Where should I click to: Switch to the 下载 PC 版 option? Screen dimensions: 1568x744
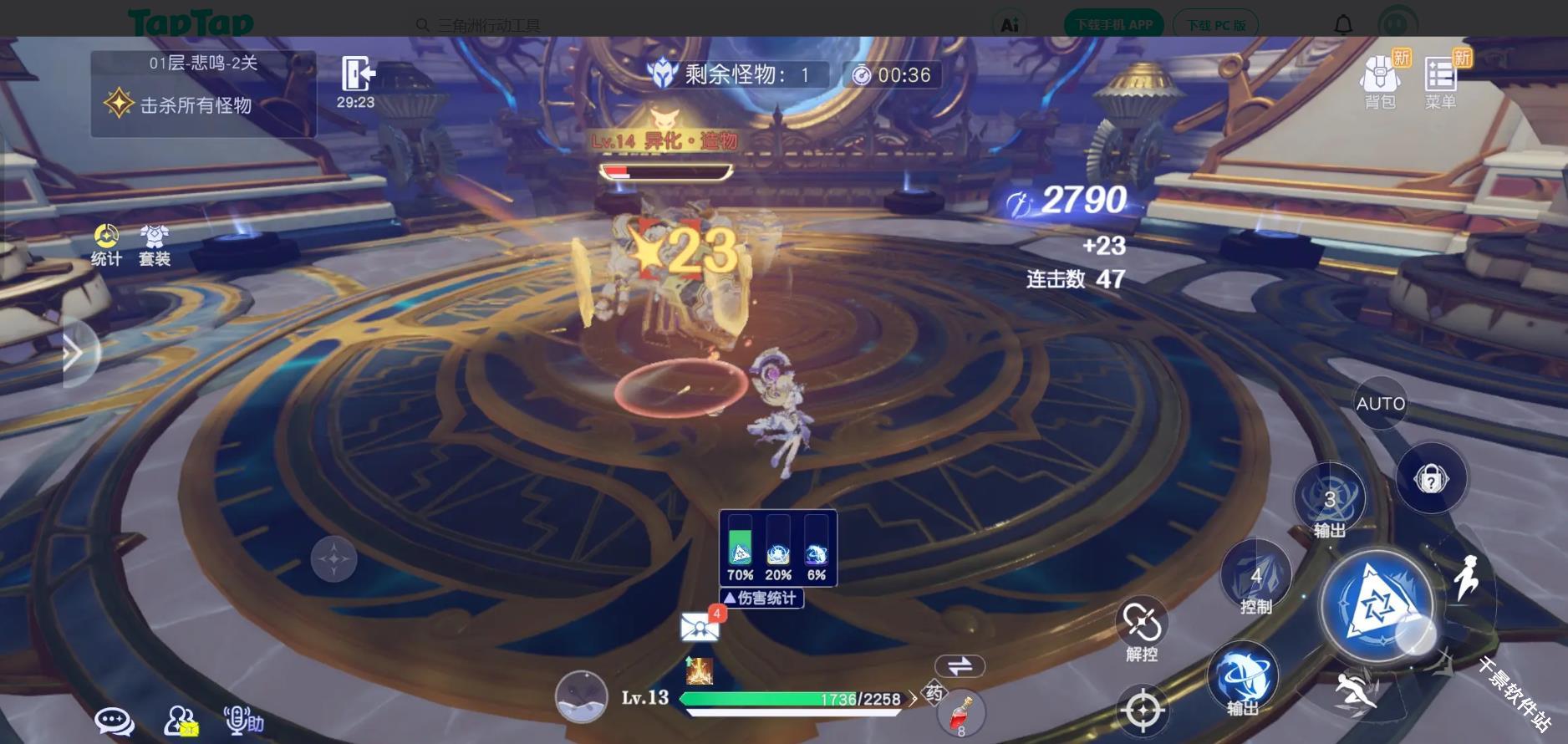pyautogui.click(x=1215, y=24)
